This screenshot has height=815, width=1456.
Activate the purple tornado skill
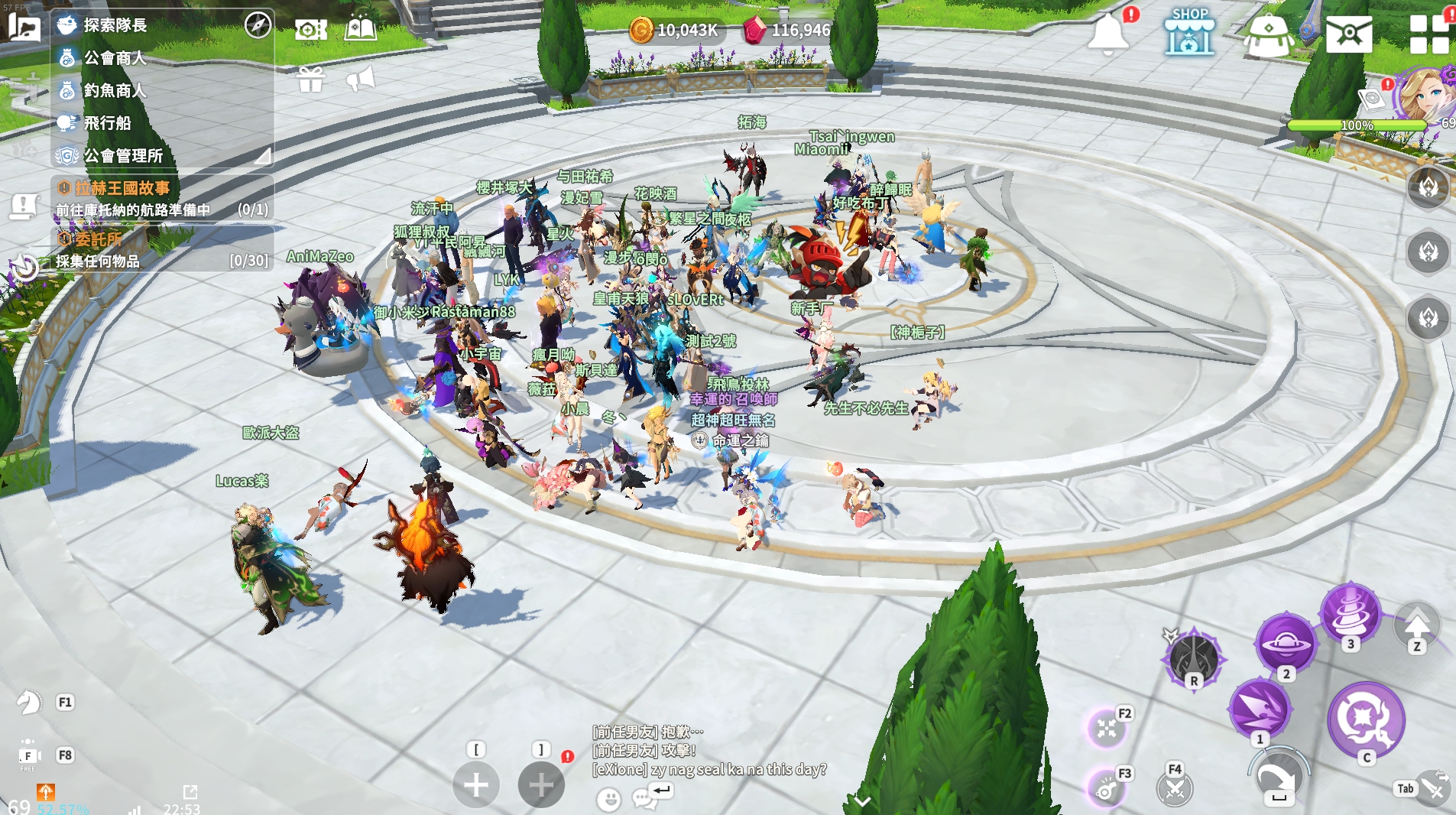tap(1350, 613)
